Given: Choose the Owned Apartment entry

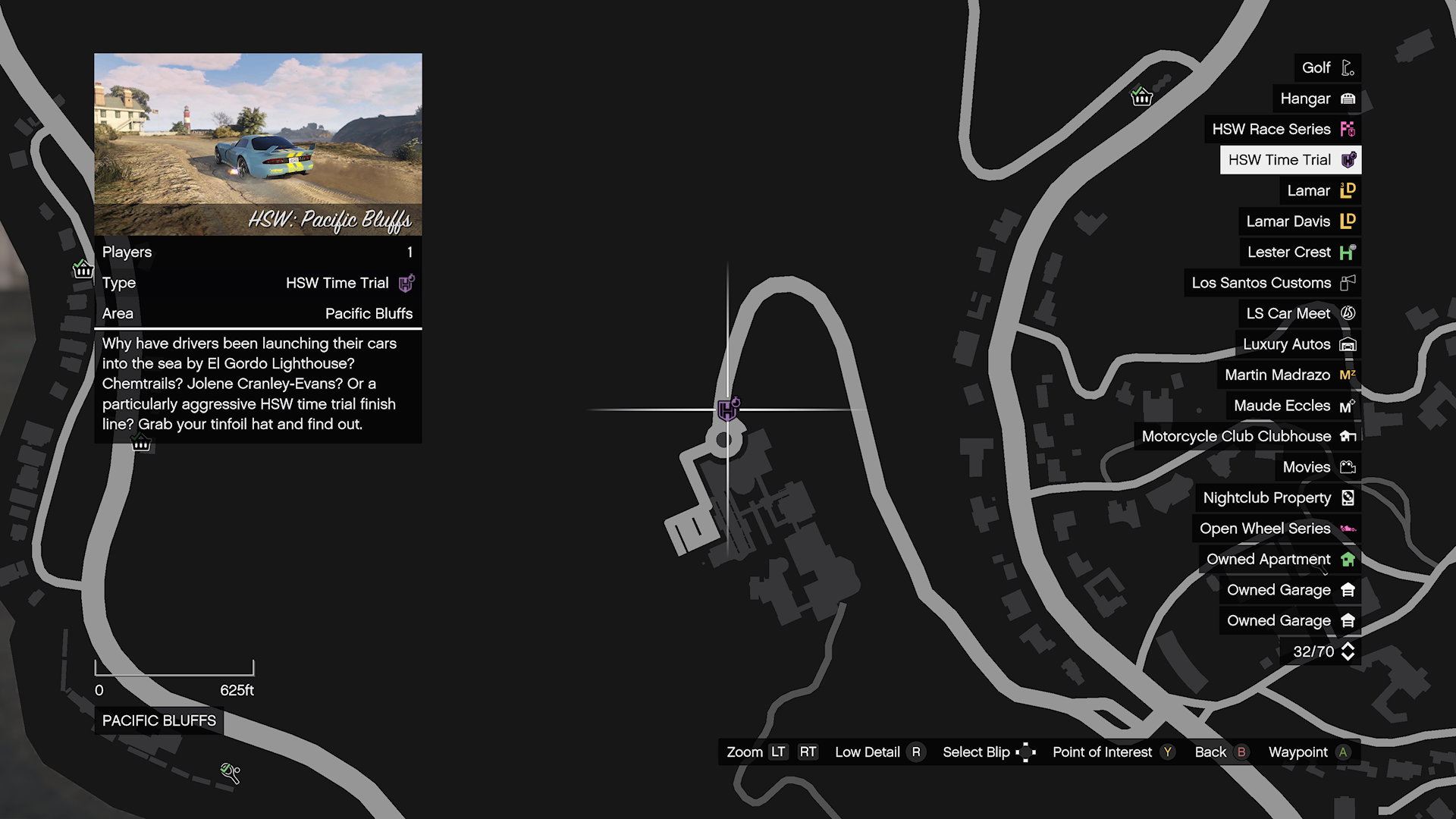Looking at the screenshot, I should (1279, 559).
